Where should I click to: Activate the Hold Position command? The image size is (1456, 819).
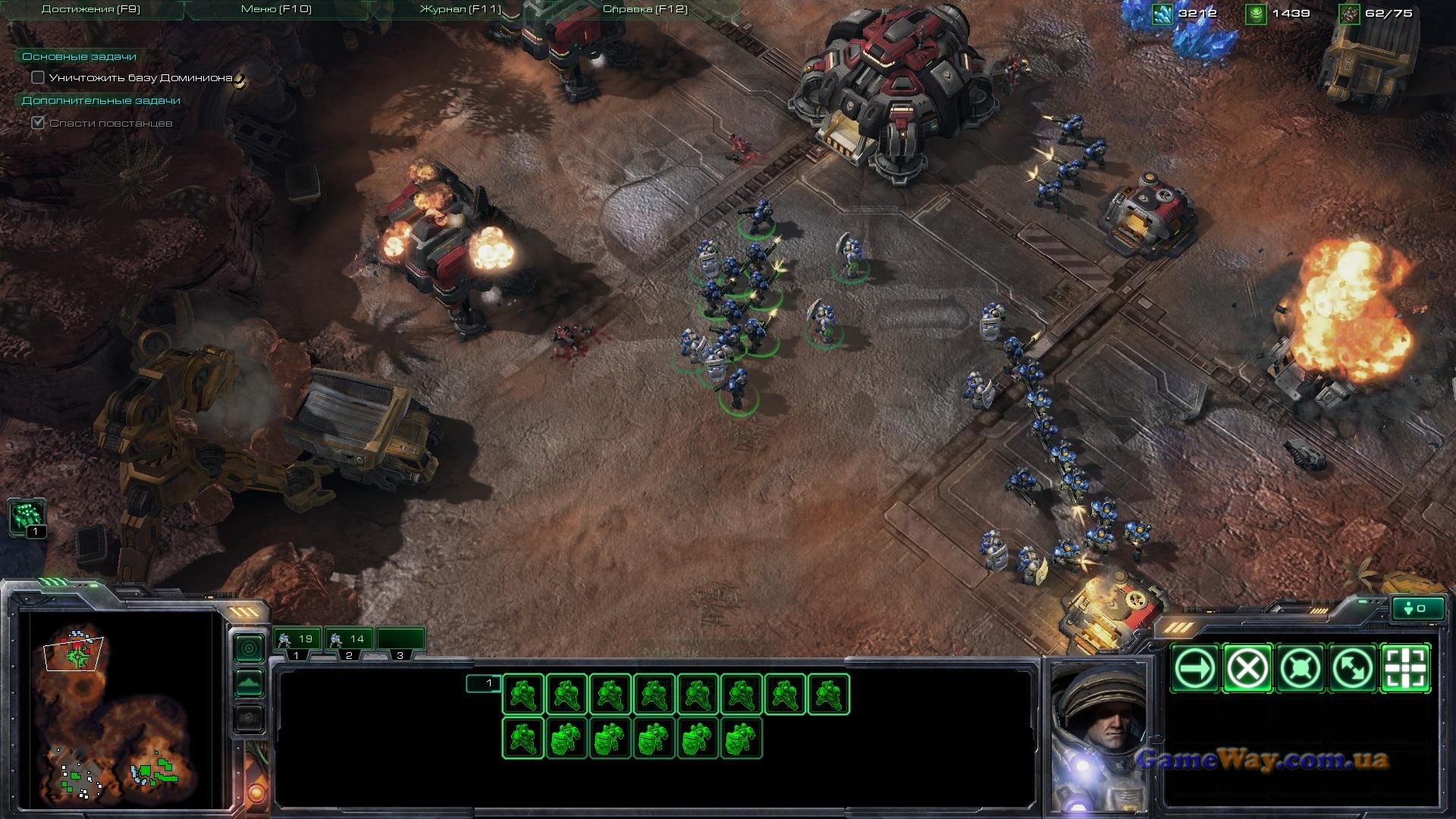(1301, 669)
